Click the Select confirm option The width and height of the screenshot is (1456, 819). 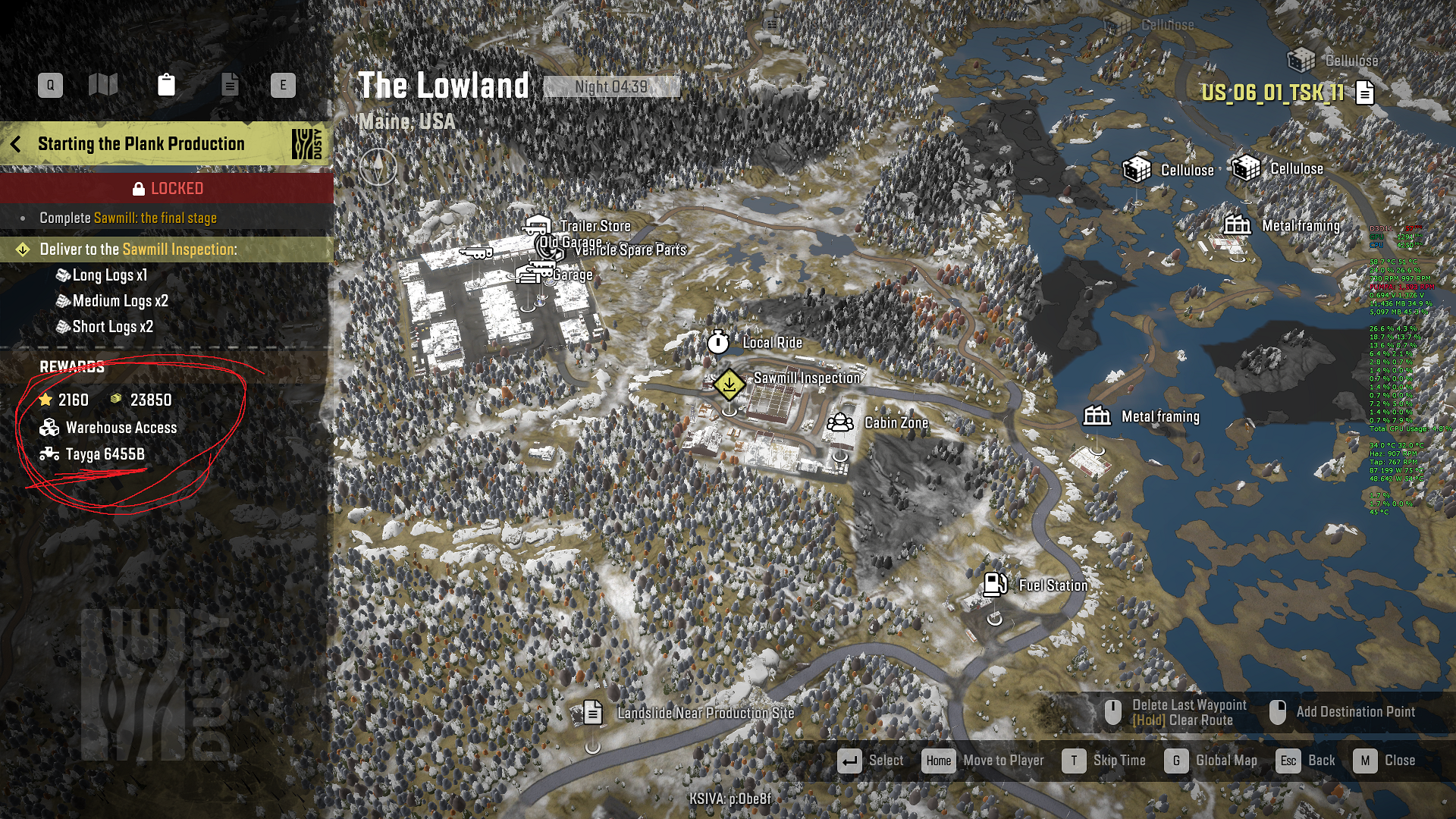pos(849,761)
